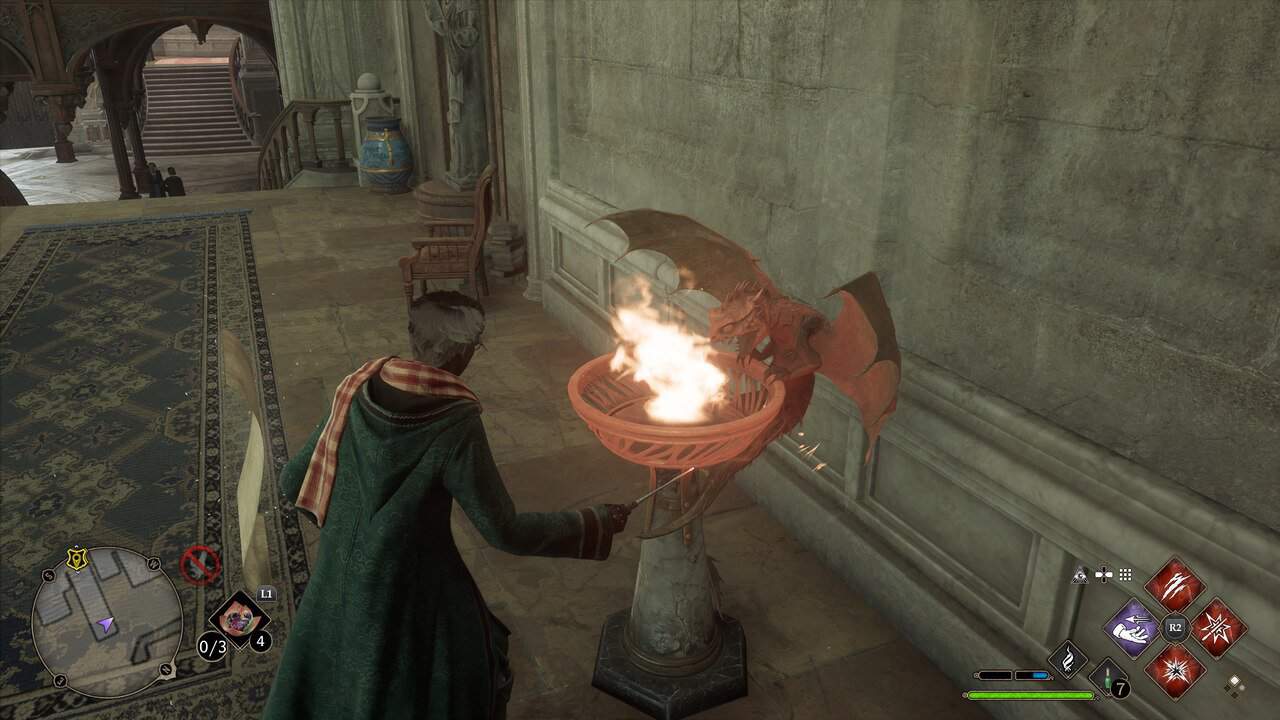
Task: Click the circular castle minimap
Action: 107,622
